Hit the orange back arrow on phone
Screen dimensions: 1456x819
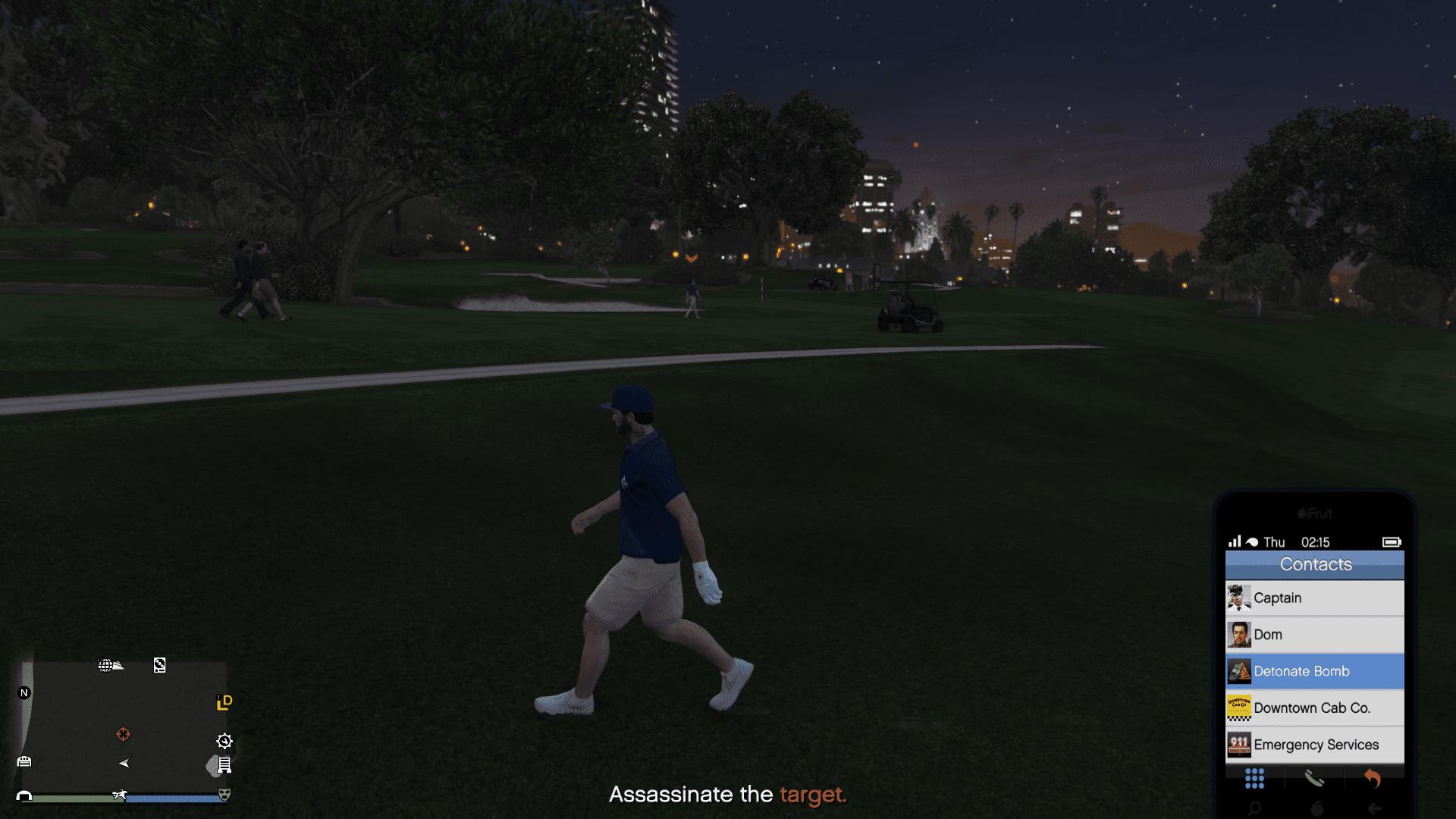1373,778
